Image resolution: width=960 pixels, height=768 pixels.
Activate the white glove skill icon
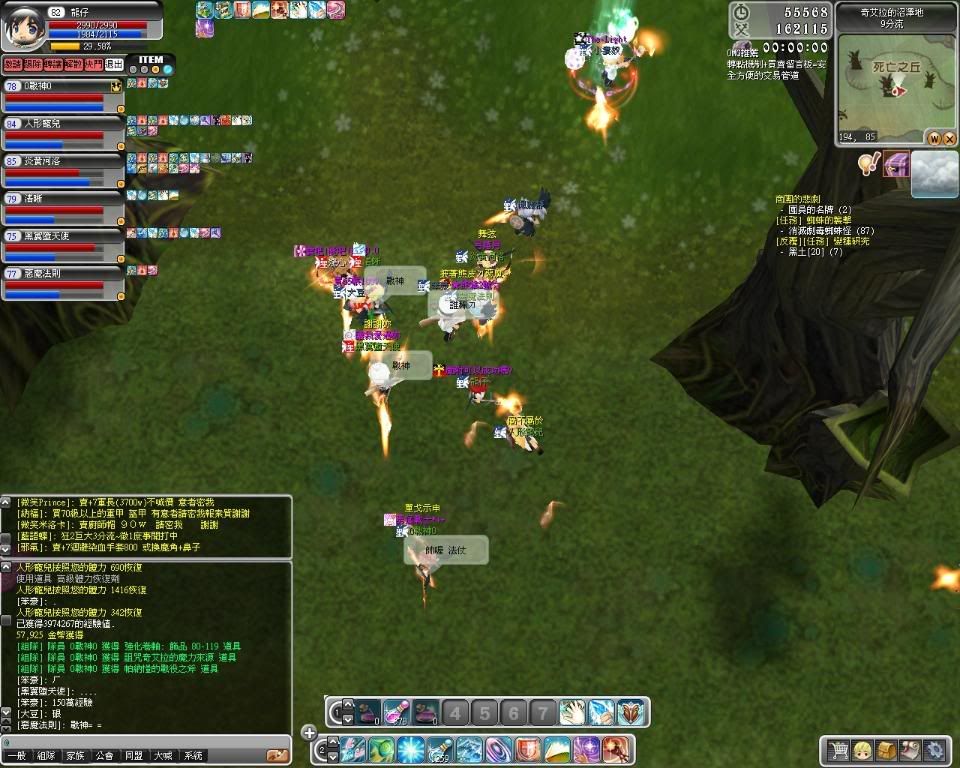tap(572, 712)
